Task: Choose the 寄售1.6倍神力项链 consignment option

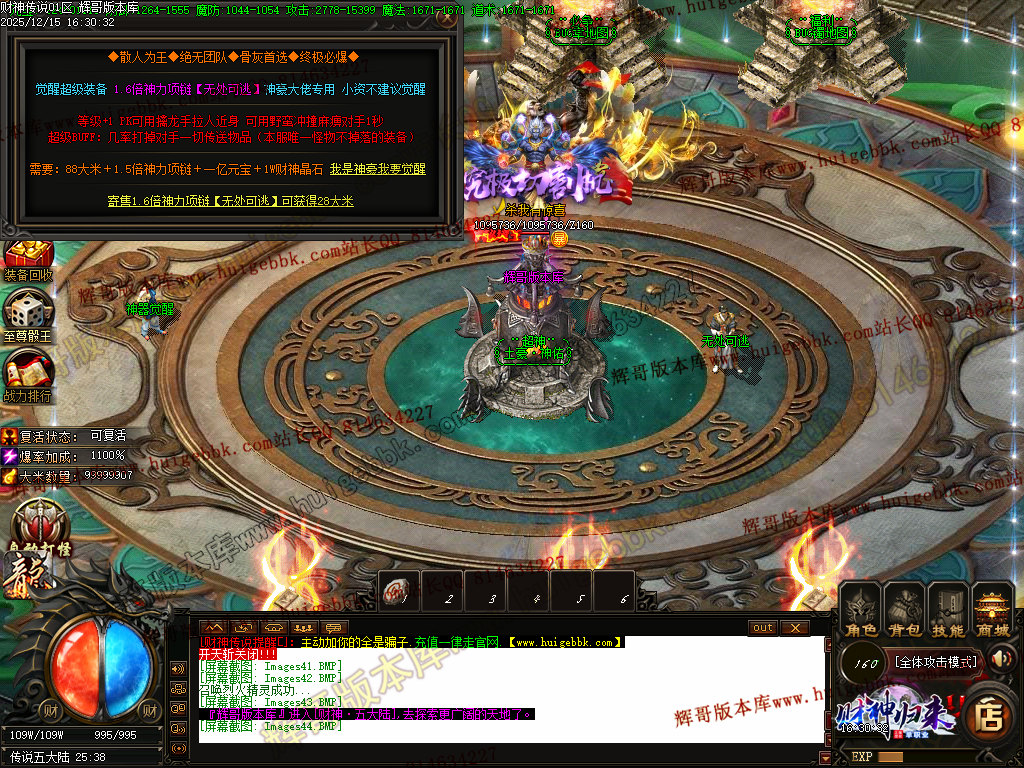Action: 230,201
